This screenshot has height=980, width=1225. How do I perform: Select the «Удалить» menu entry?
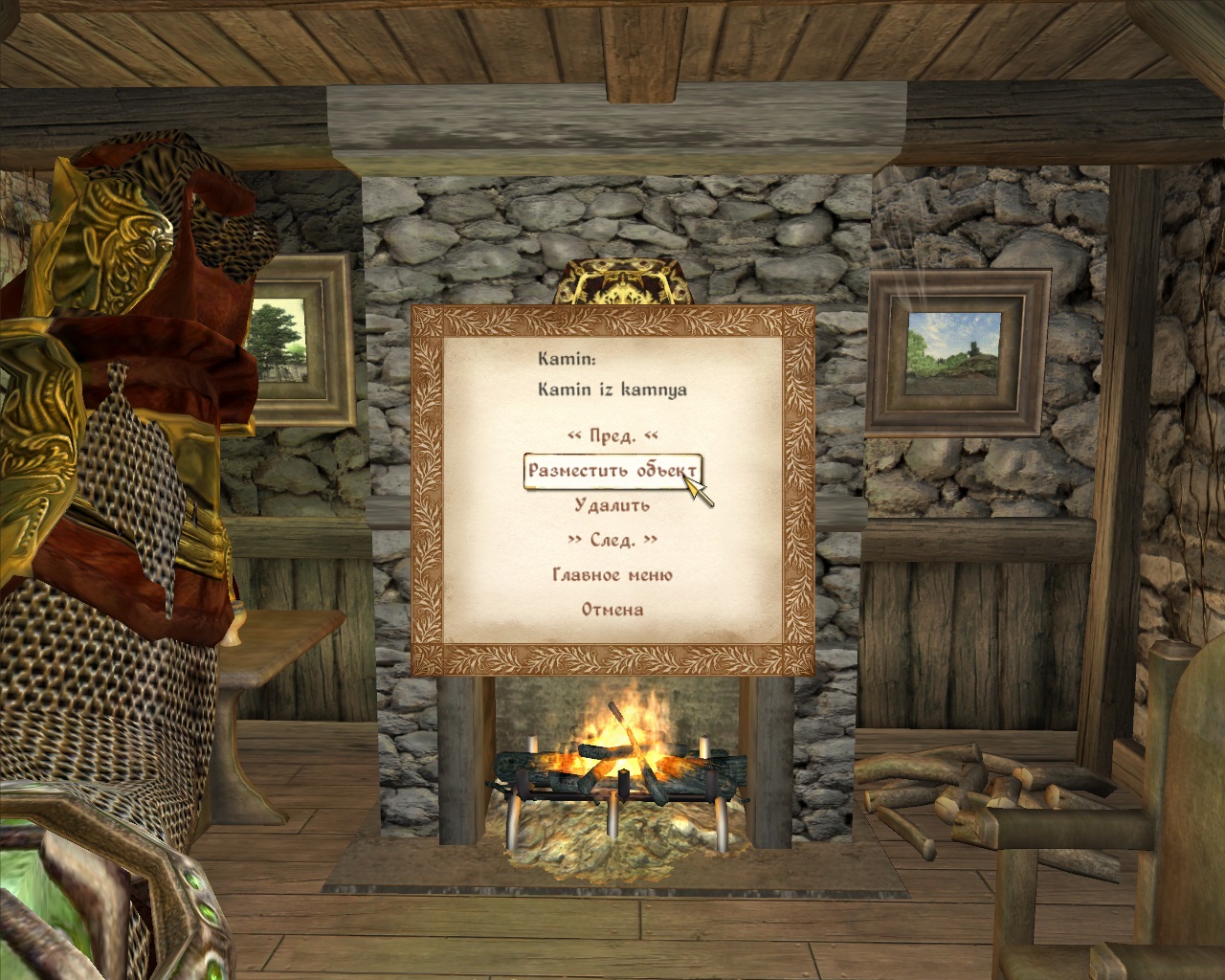(612, 505)
